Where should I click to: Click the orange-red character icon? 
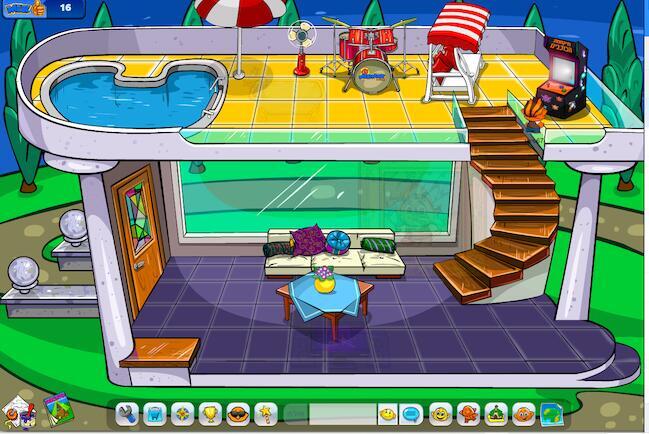[467, 413]
